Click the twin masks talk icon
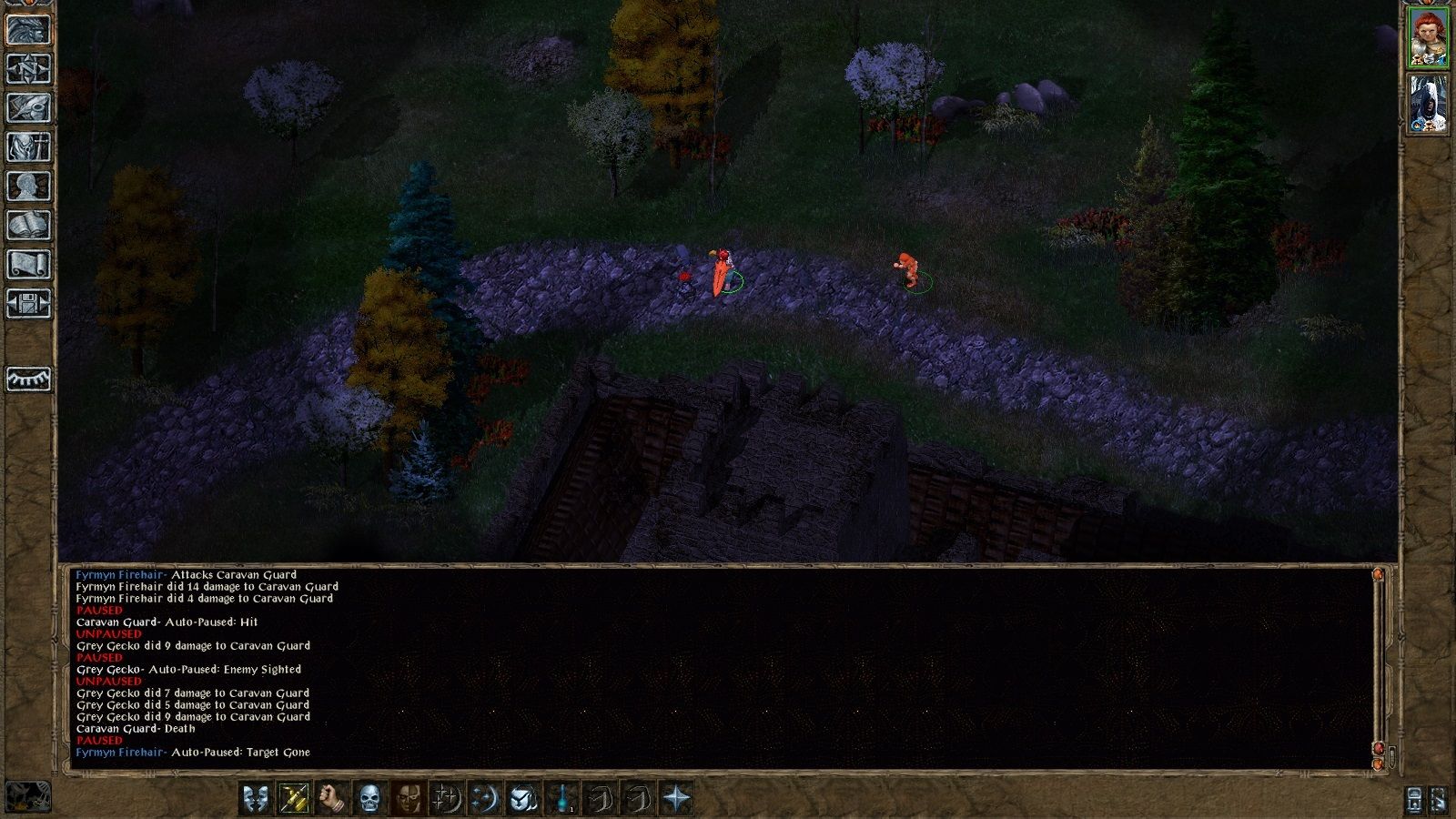 (256, 799)
